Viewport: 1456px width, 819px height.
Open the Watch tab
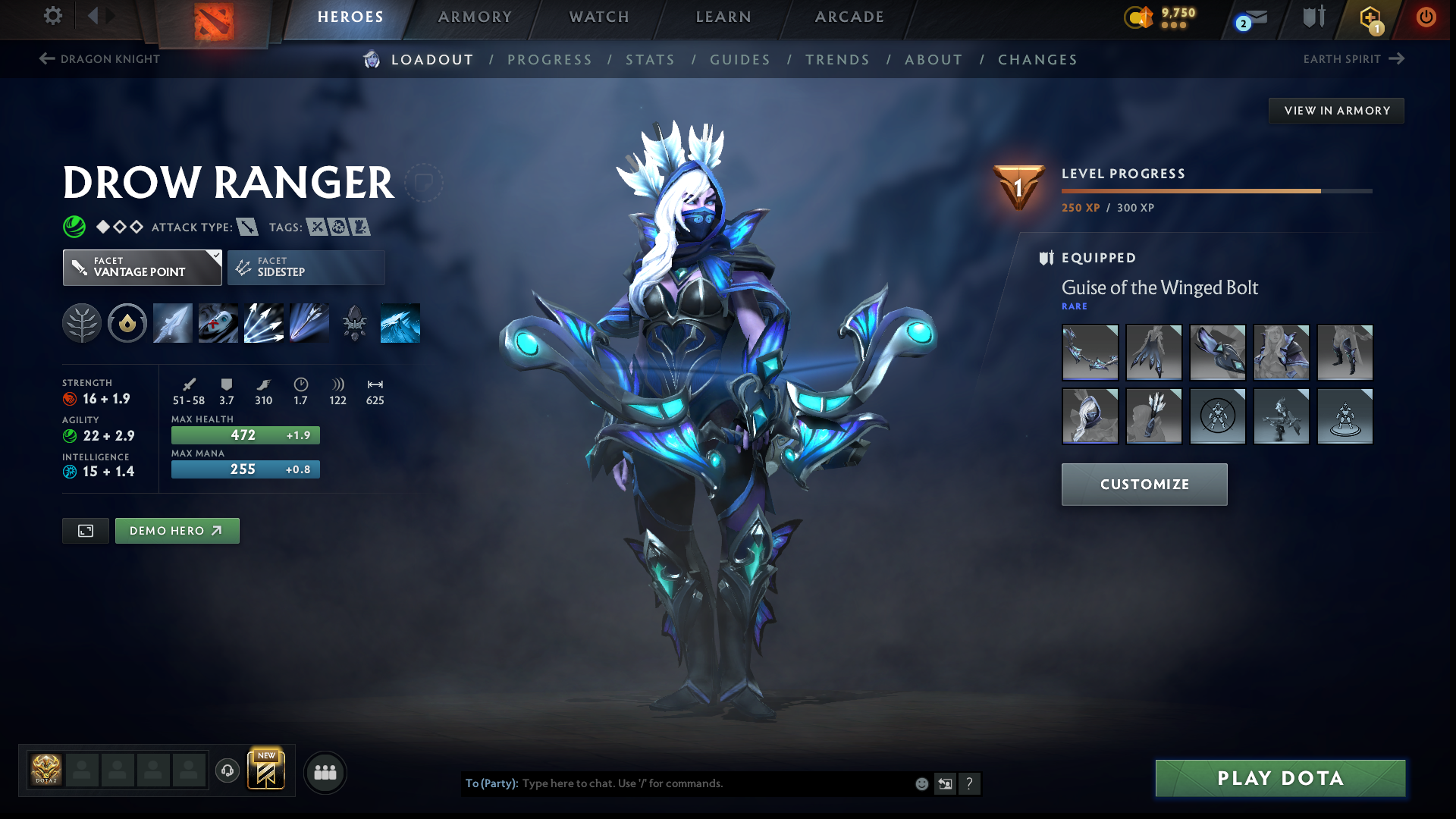(x=599, y=17)
